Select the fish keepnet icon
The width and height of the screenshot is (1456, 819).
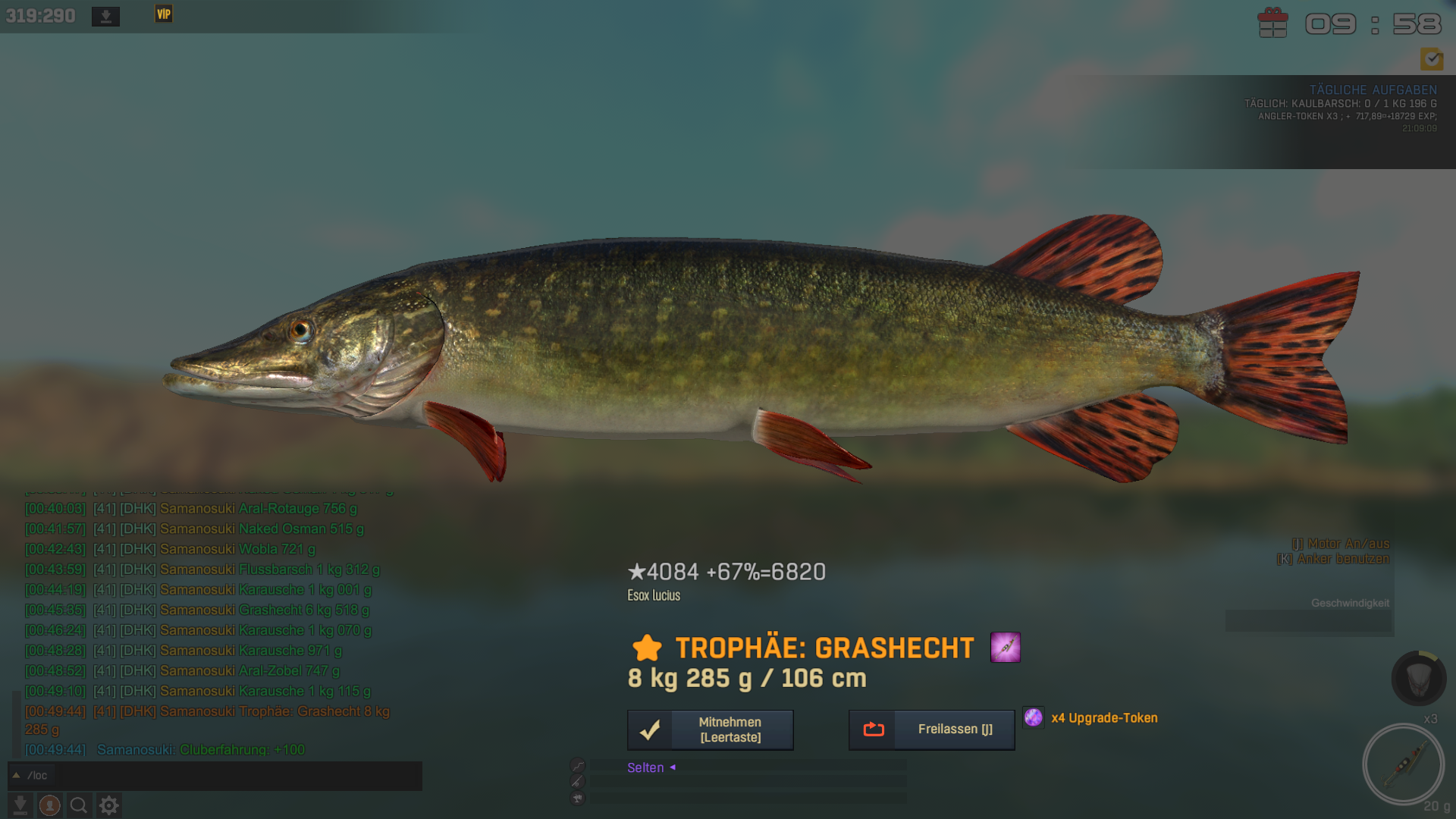pyautogui.click(x=1418, y=678)
